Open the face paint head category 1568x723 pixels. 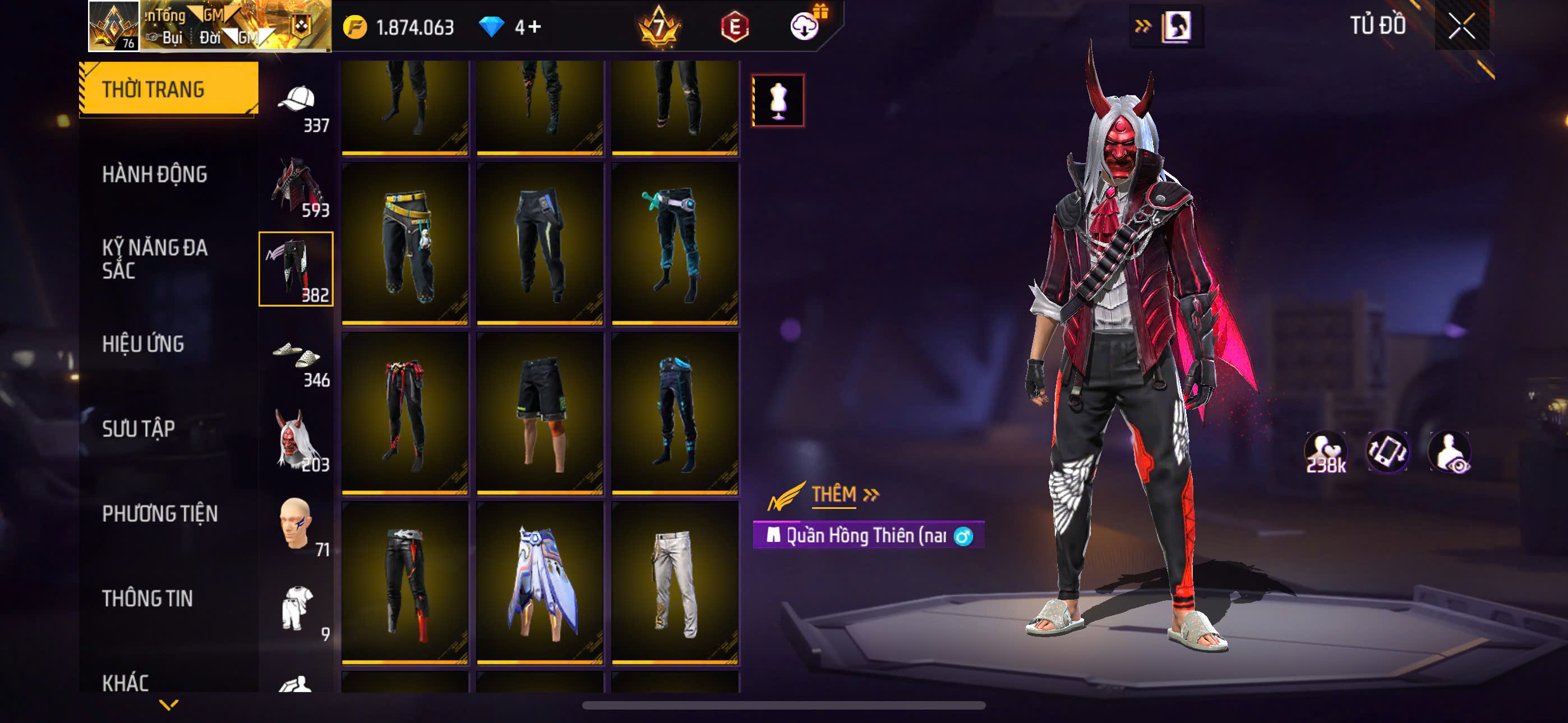click(x=297, y=526)
